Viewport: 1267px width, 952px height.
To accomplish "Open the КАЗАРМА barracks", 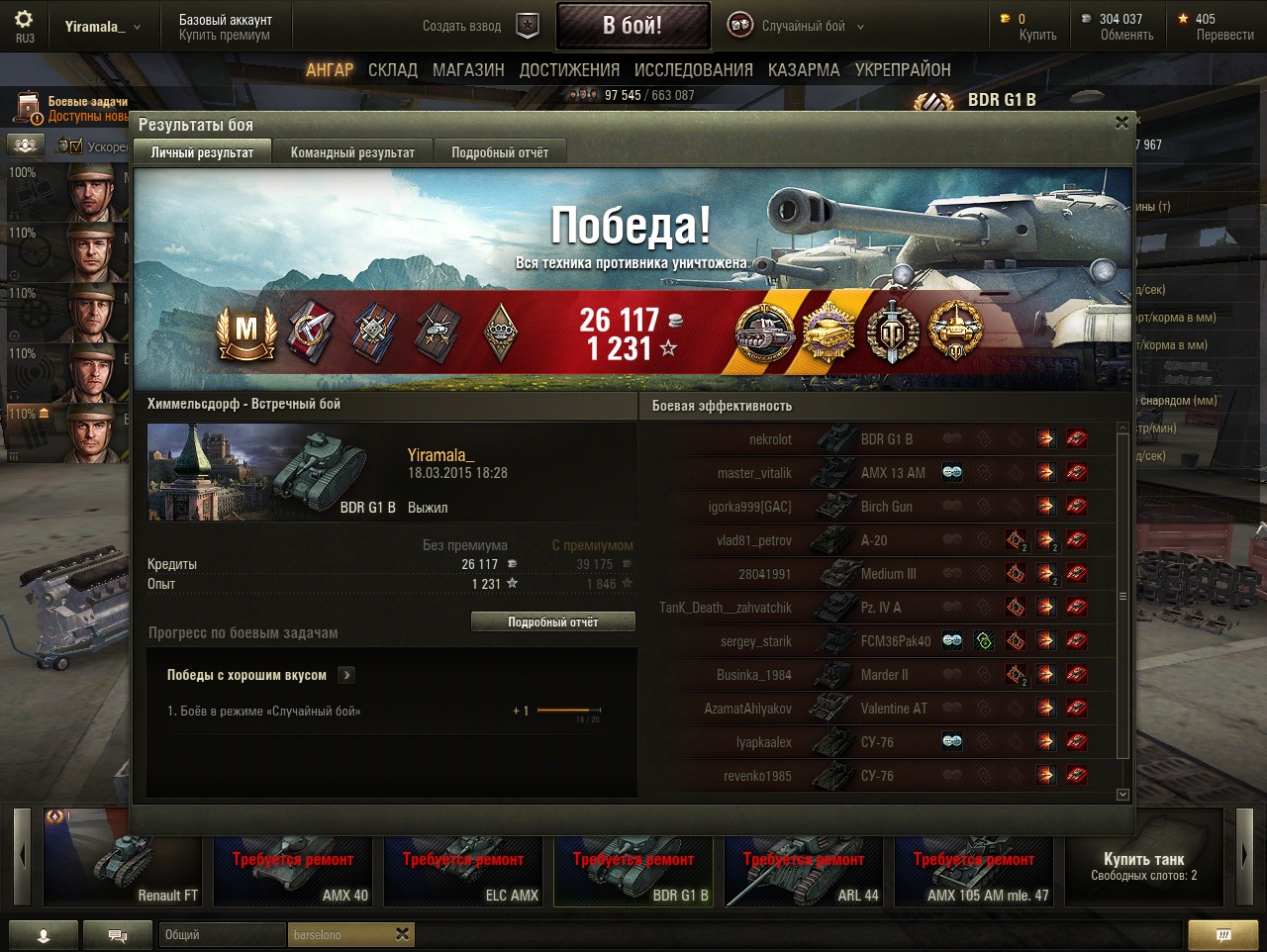I will [x=804, y=70].
